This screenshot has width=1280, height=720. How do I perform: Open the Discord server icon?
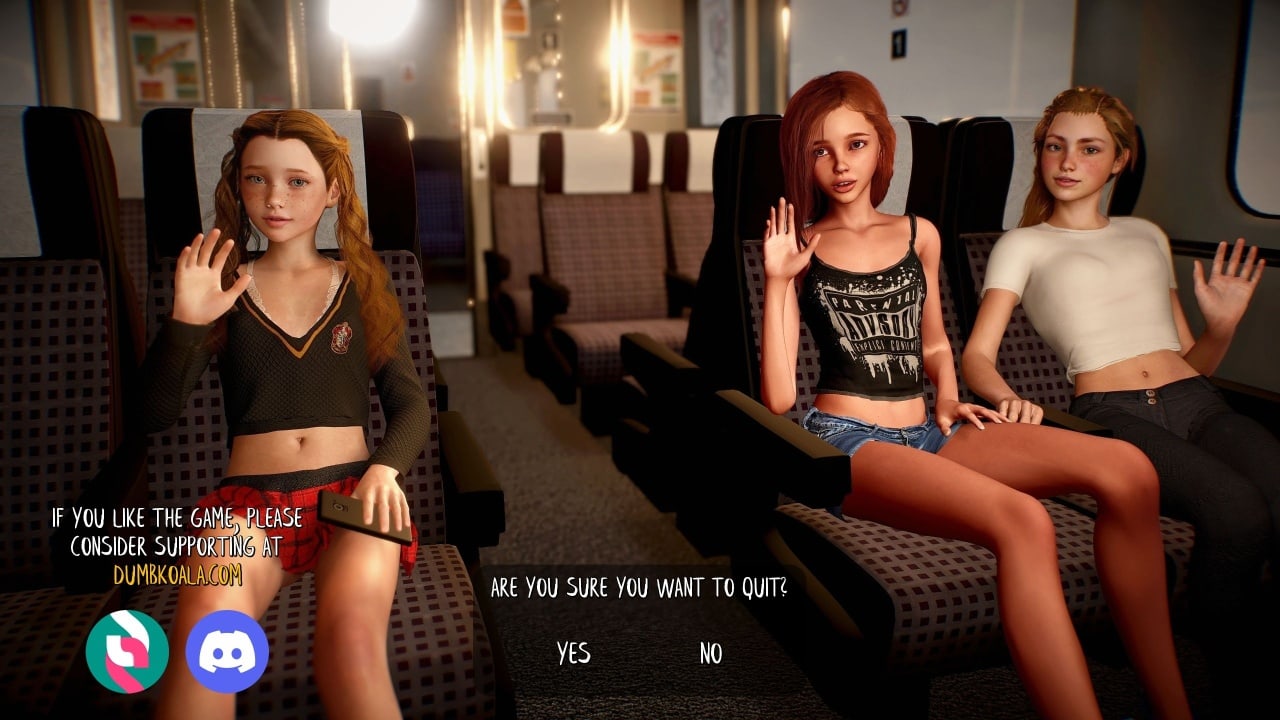click(227, 651)
